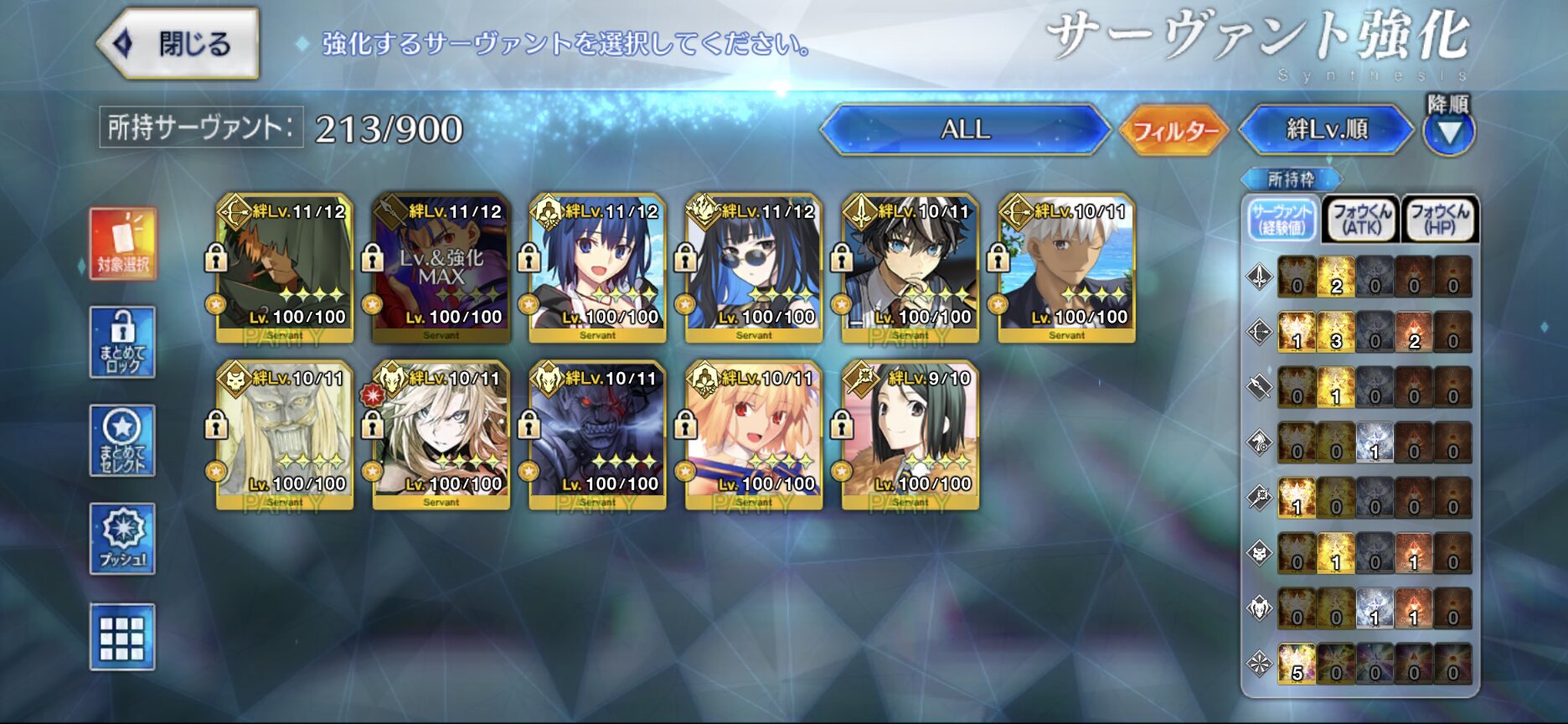The height and width of the screenshot is (724, 1568).
Task: Choose the servant wearing round sunglasses
Action: (754, 268)
